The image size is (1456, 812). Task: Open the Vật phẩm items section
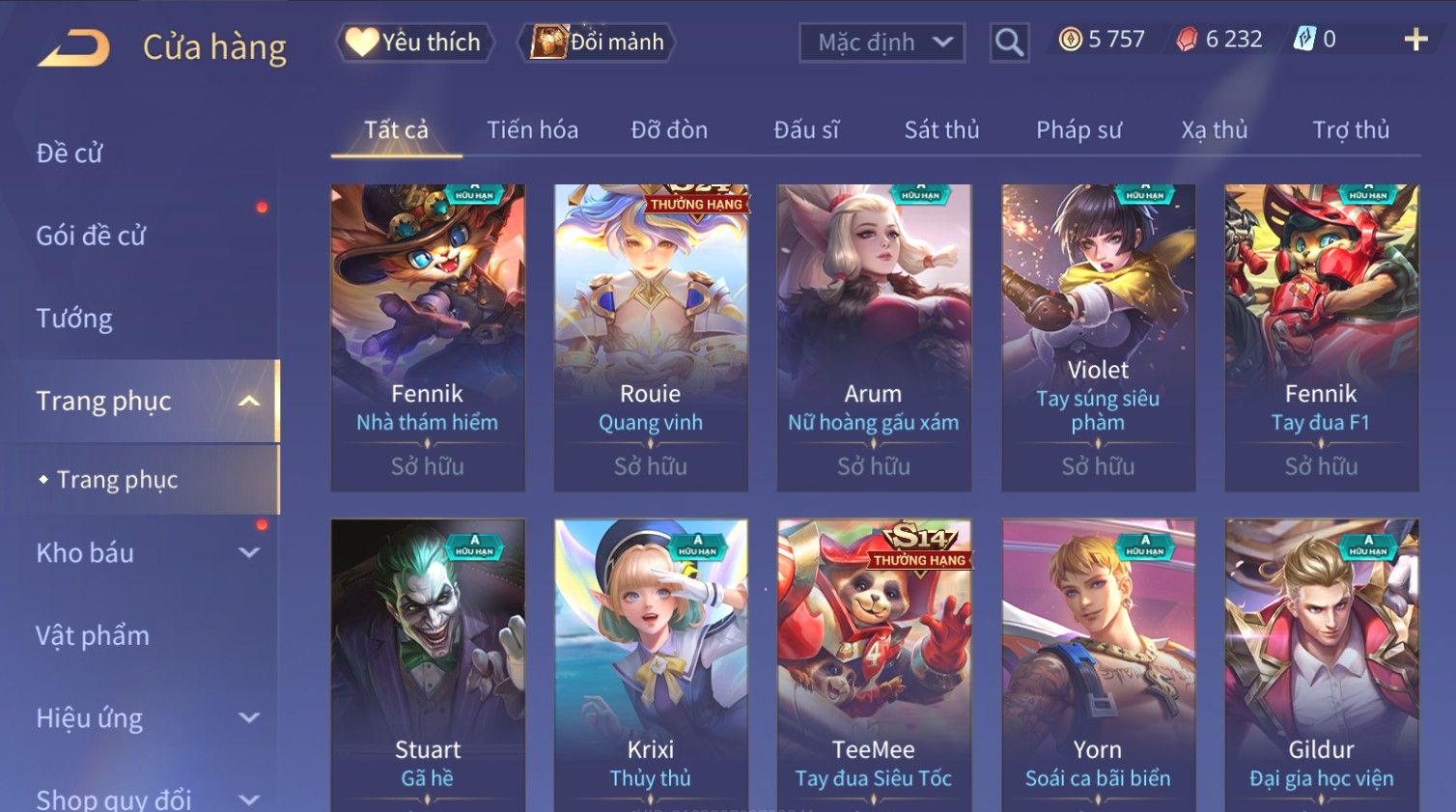click(93, 635)
